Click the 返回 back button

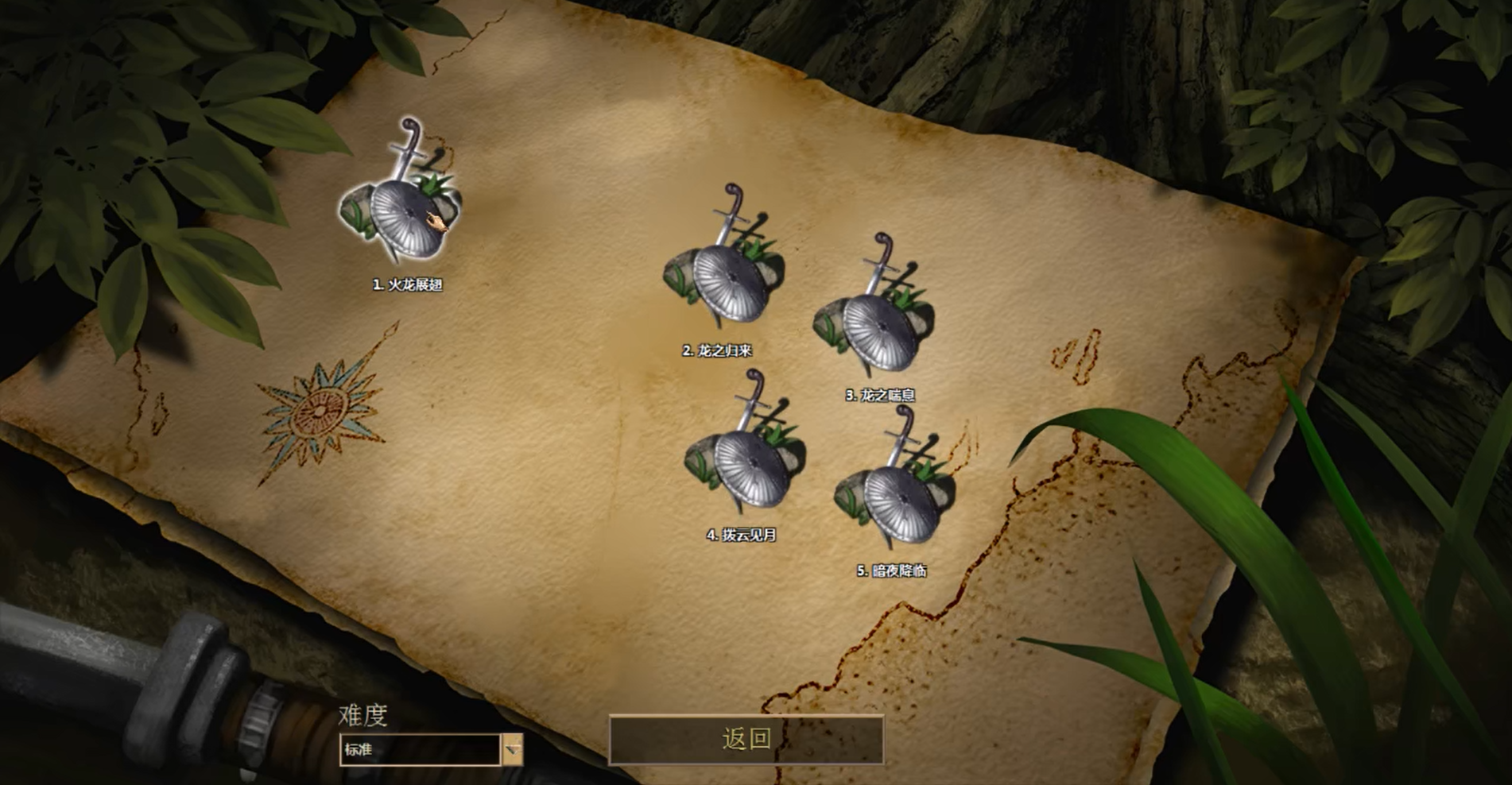746,739
